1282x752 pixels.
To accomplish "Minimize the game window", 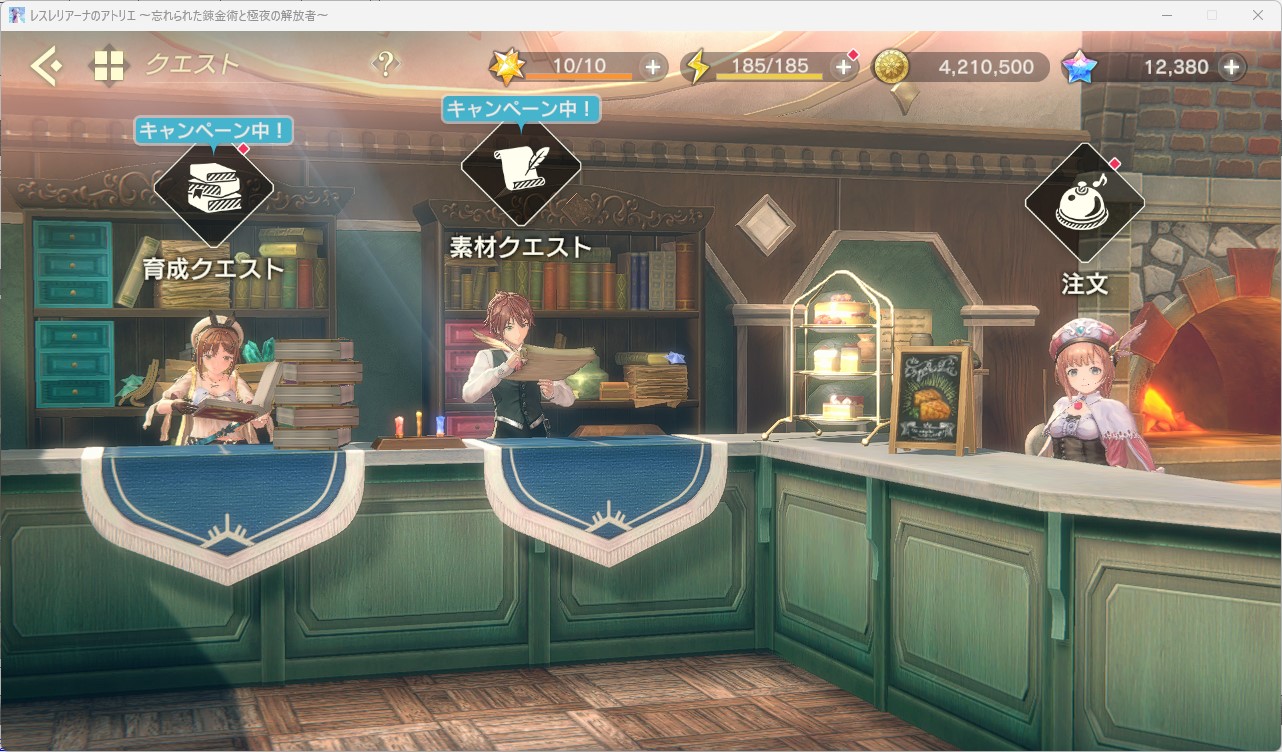I will click(x=1166, y=15).
